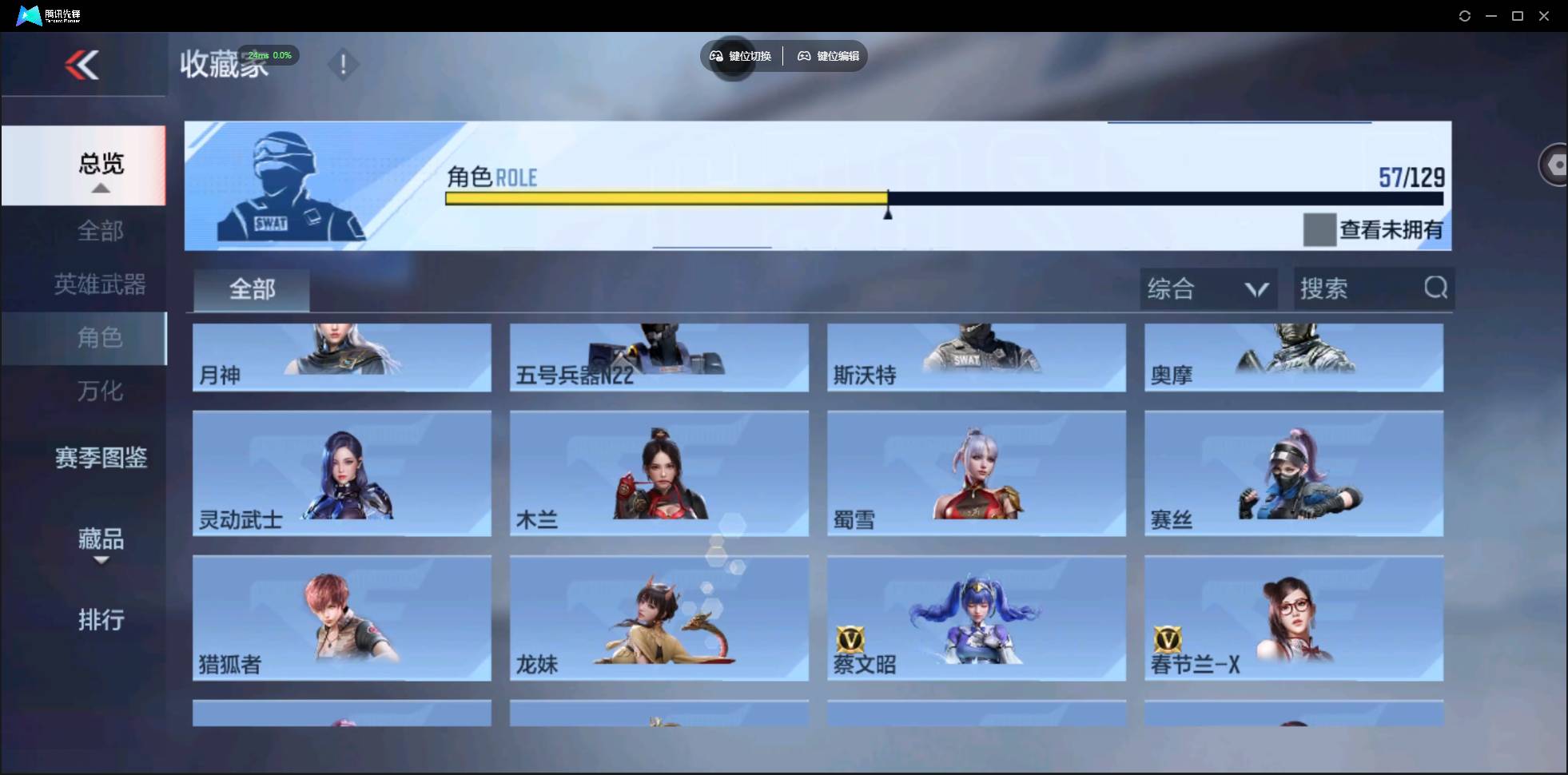Click the refresh icon in title bar

tap(1465, 15)
